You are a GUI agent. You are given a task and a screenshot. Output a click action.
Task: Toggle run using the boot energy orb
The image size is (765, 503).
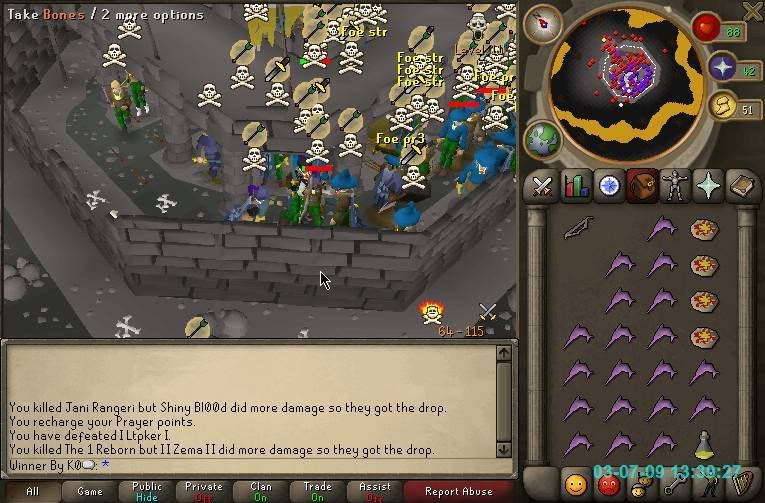tap(723, 105)
